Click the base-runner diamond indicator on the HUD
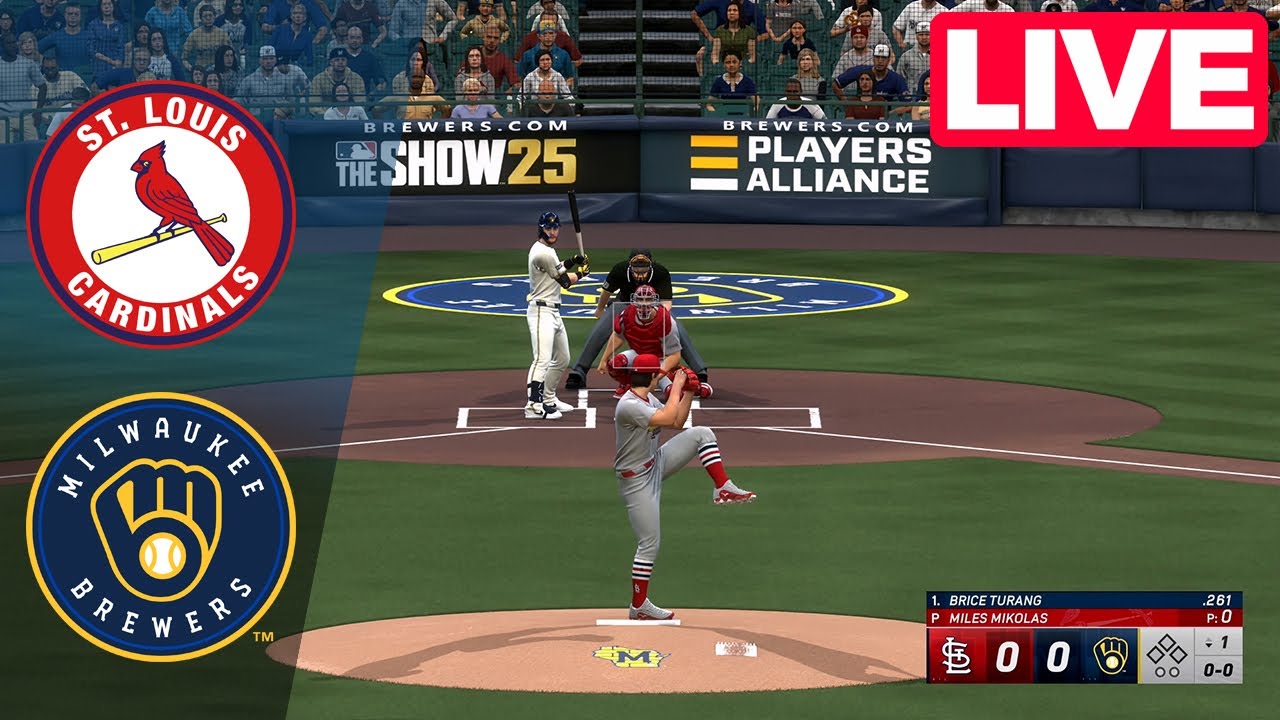 pyautogui.click(x=1167, y=650)
